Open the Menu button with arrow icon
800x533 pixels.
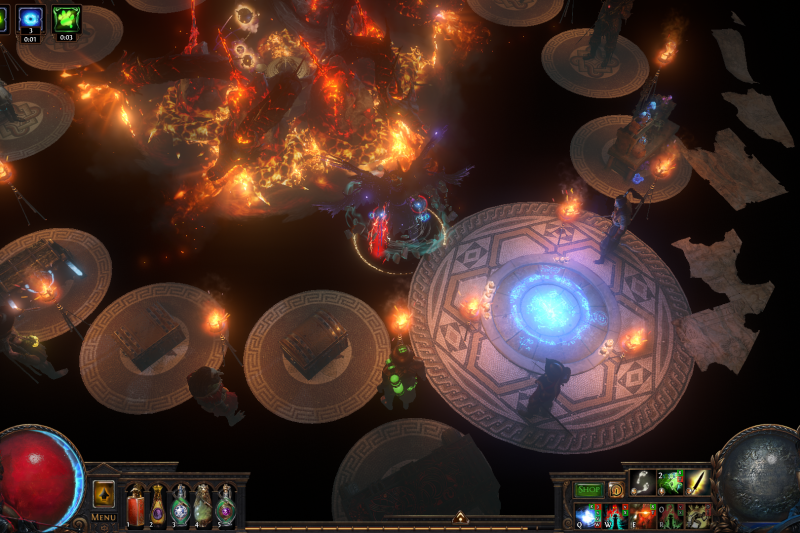pyautogui.click(x=103, y=495)
